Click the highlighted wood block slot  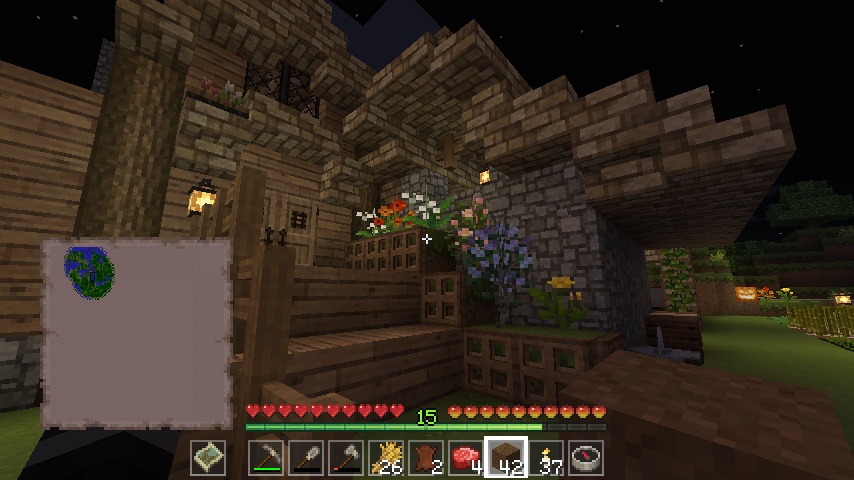pyautogui.click(x=506, y=457)
